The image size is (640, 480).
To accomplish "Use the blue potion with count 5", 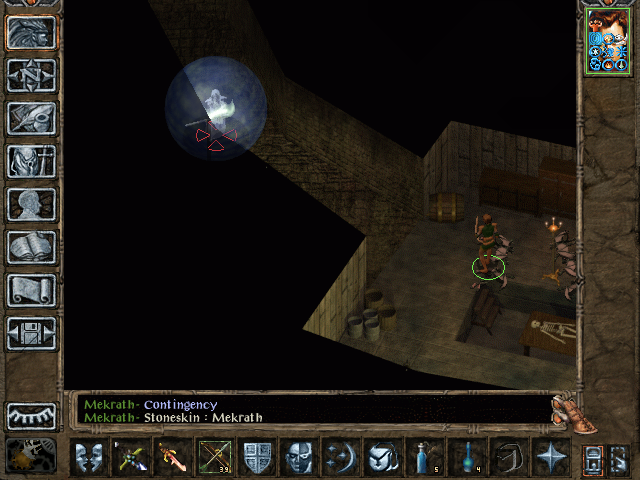I will [x=424, y=458].
